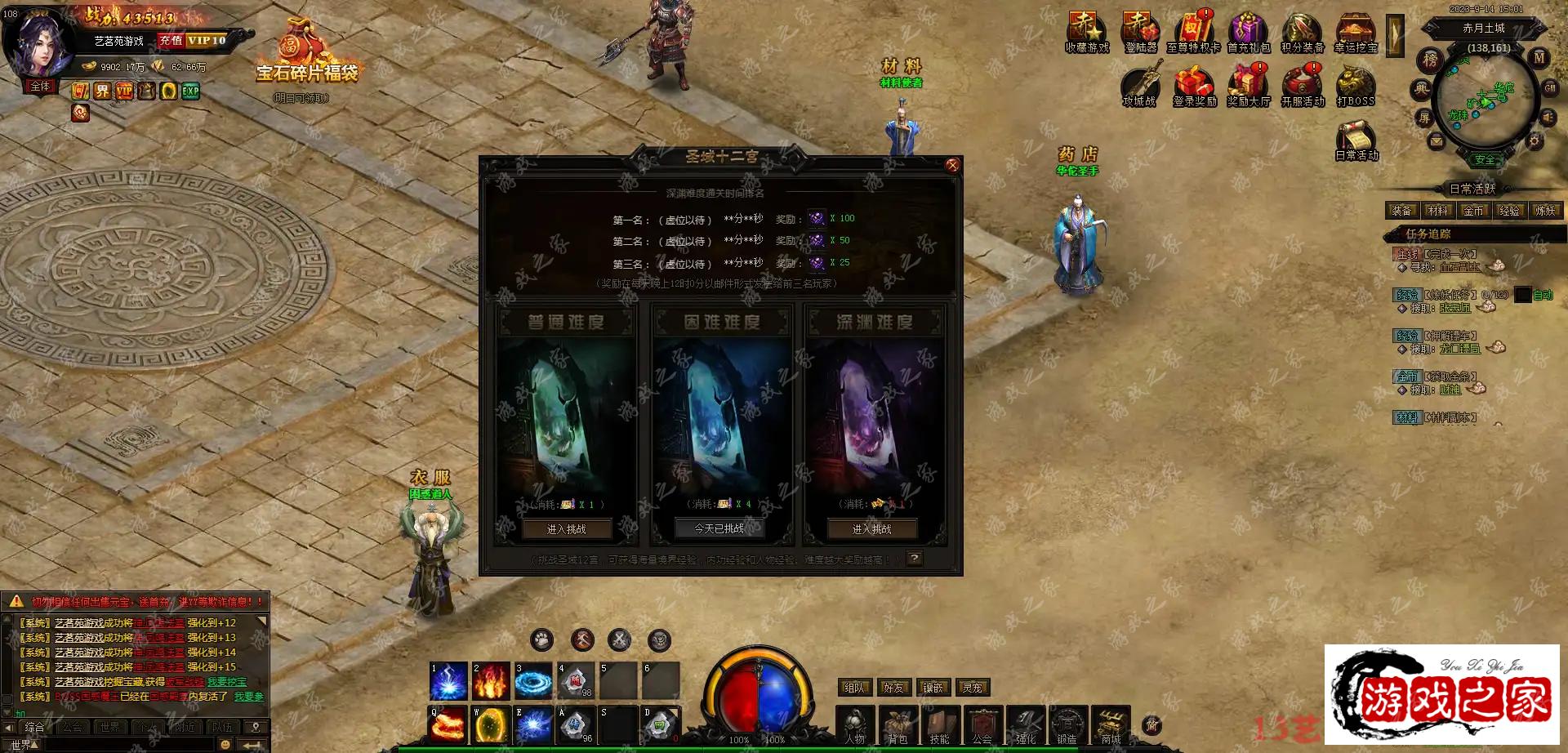Close the 圣域十二宫 dialog
The width and height of the screenshot is (1568, 753).
pos(952,166)
